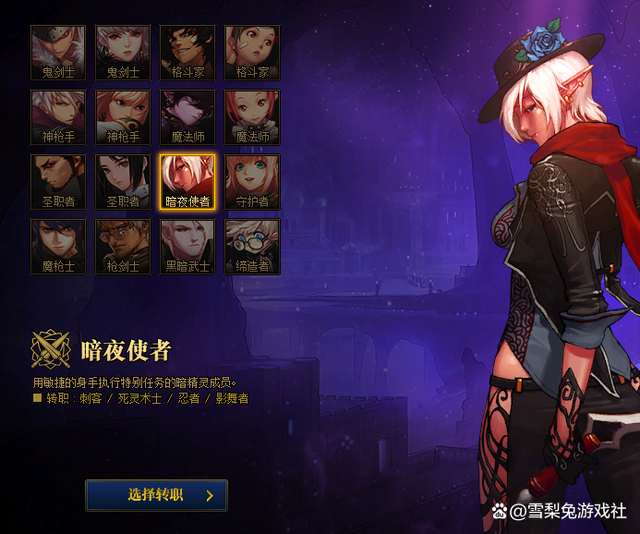Screen dimensions: 640x534
Task: Pick the 枪剑士 character tile
Action: point(122,247)
